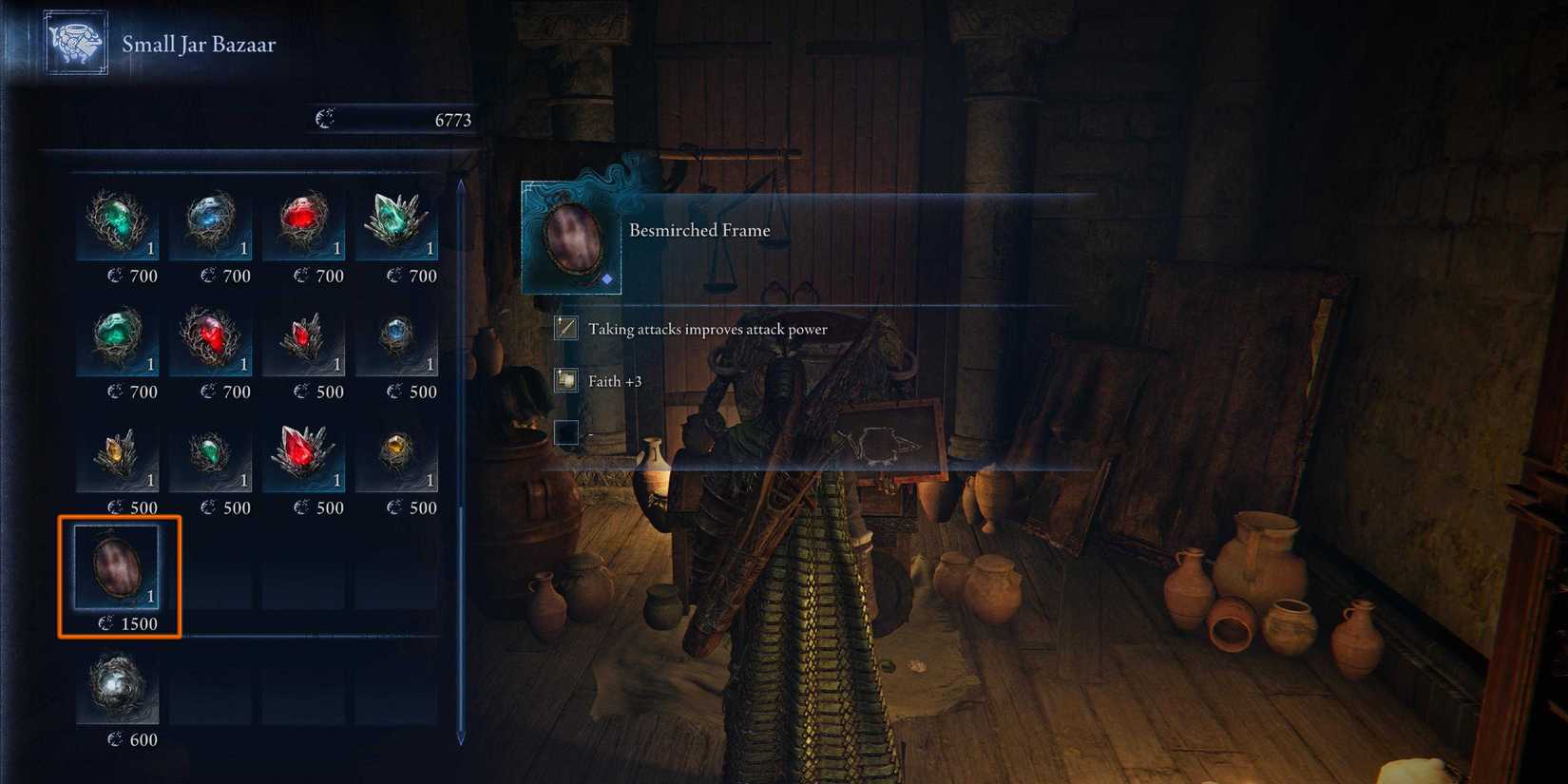
Task: Click the parchment icon next to Faith +3
Action: [x=565, y=379]
